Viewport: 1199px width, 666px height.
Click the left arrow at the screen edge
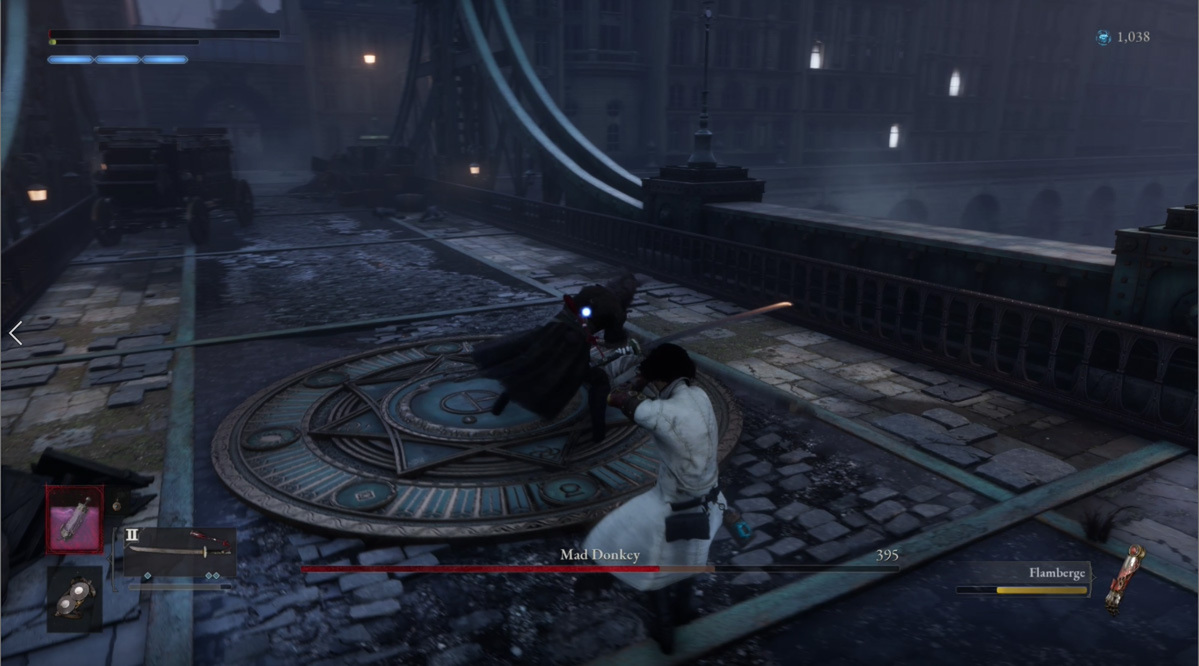(x=15, y=334)
